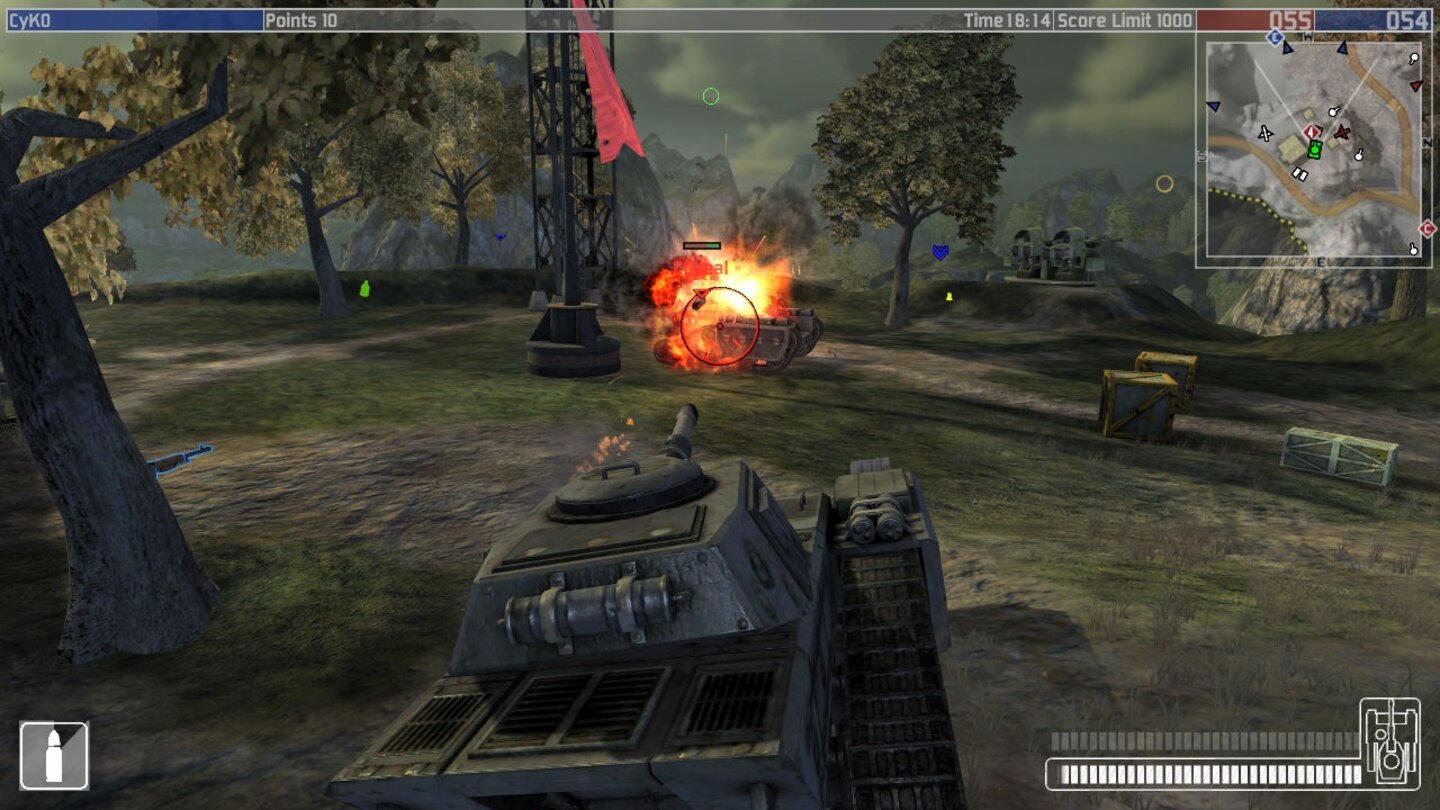Click the red targeting circle on the burning tank
1440x810 pixels.
coord(718,324)
